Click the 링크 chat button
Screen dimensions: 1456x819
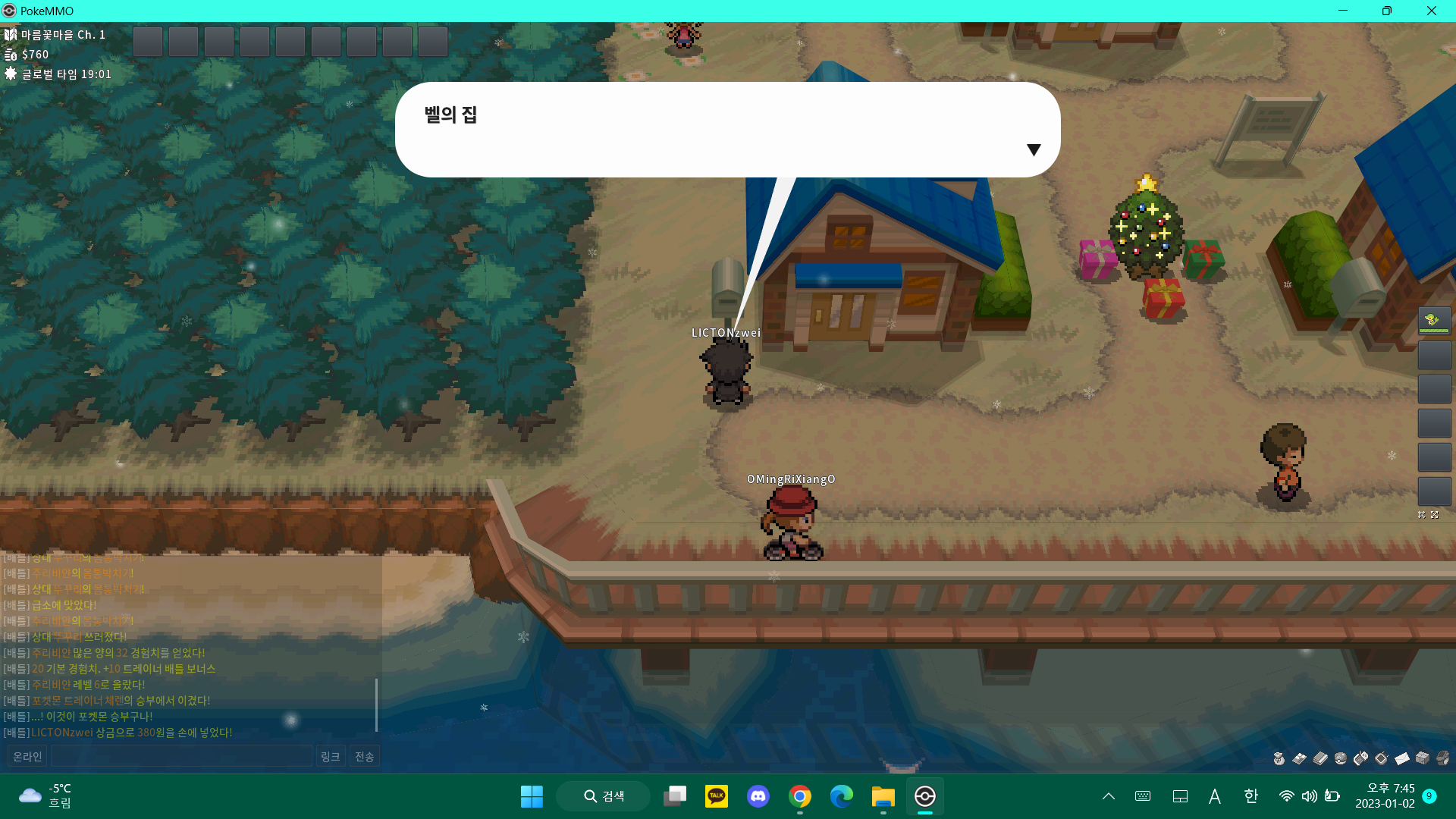point(330,756)
